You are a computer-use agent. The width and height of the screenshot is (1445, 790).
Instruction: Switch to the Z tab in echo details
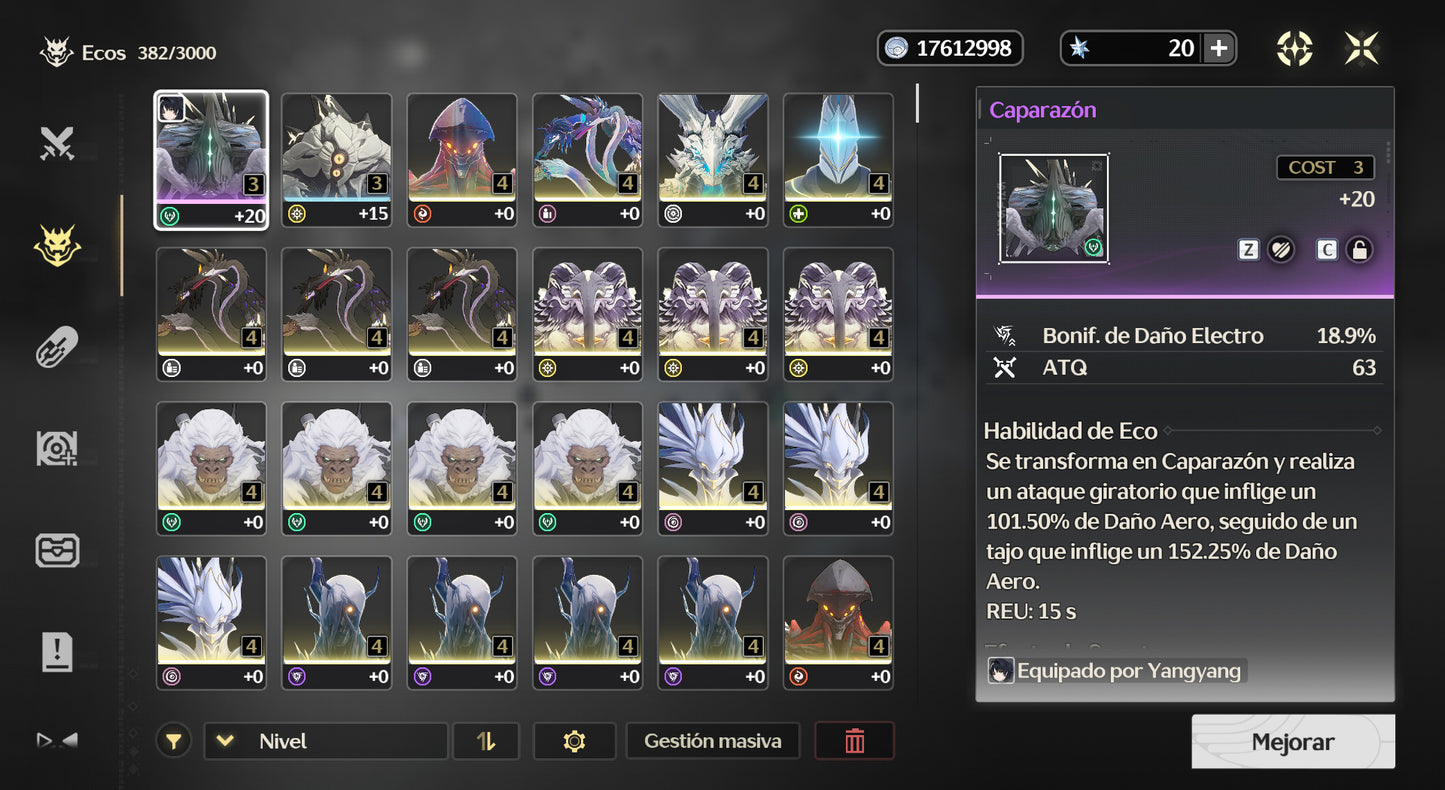coord(1248,249)
